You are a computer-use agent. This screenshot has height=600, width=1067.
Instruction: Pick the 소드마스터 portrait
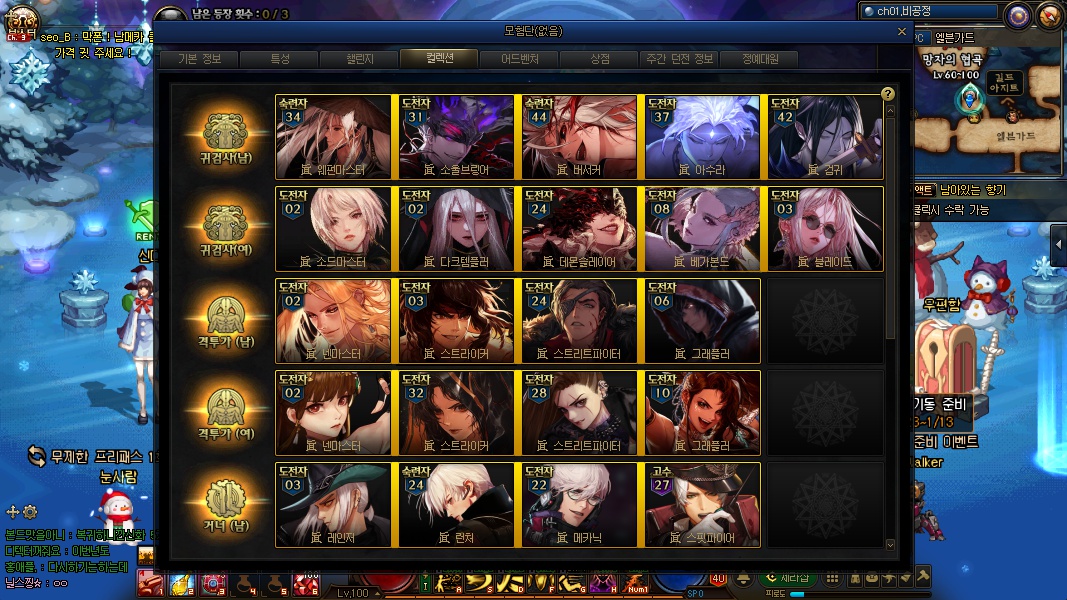tap(334, 228)
